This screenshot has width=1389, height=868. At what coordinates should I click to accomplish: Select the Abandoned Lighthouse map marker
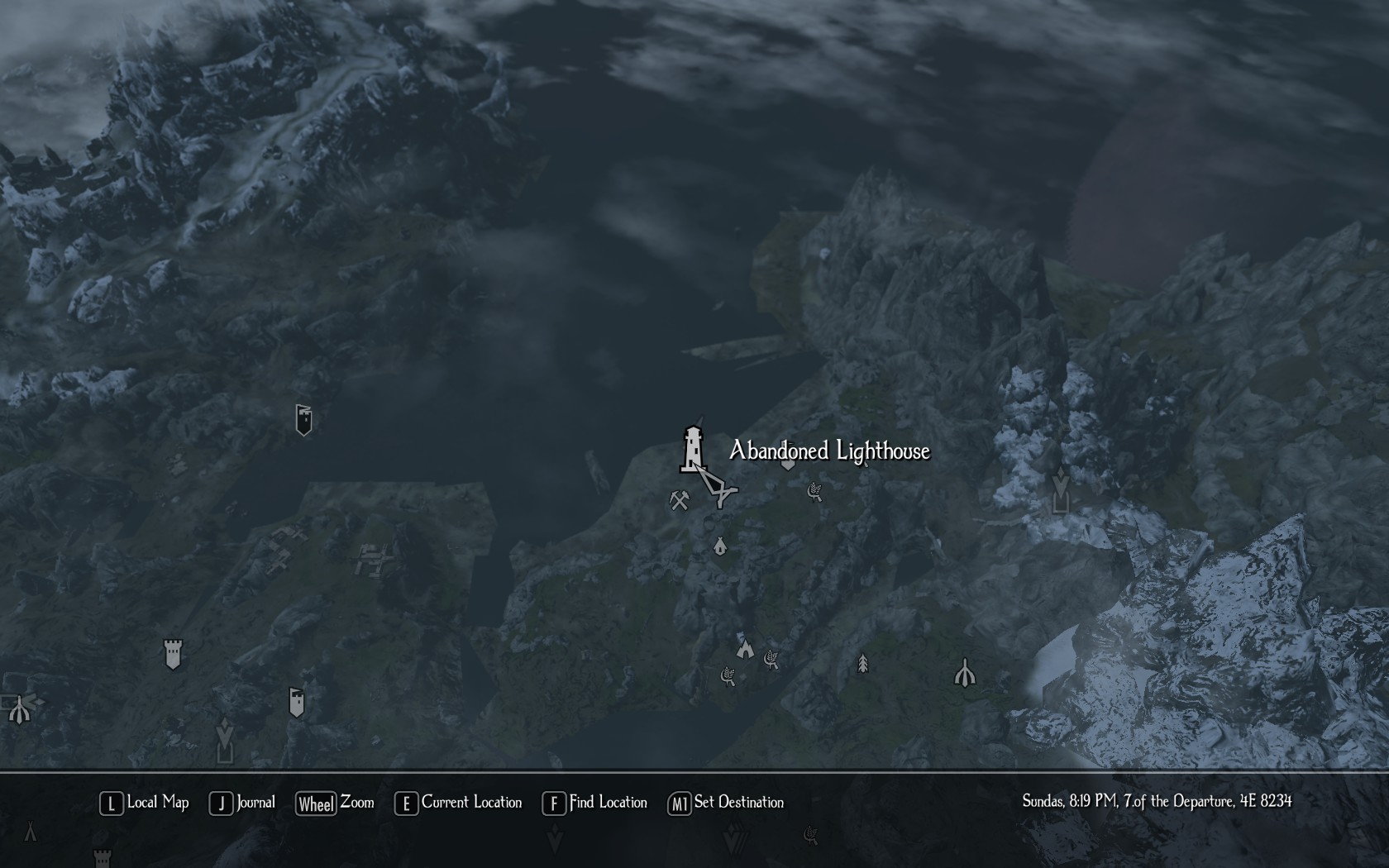[693, 449]
